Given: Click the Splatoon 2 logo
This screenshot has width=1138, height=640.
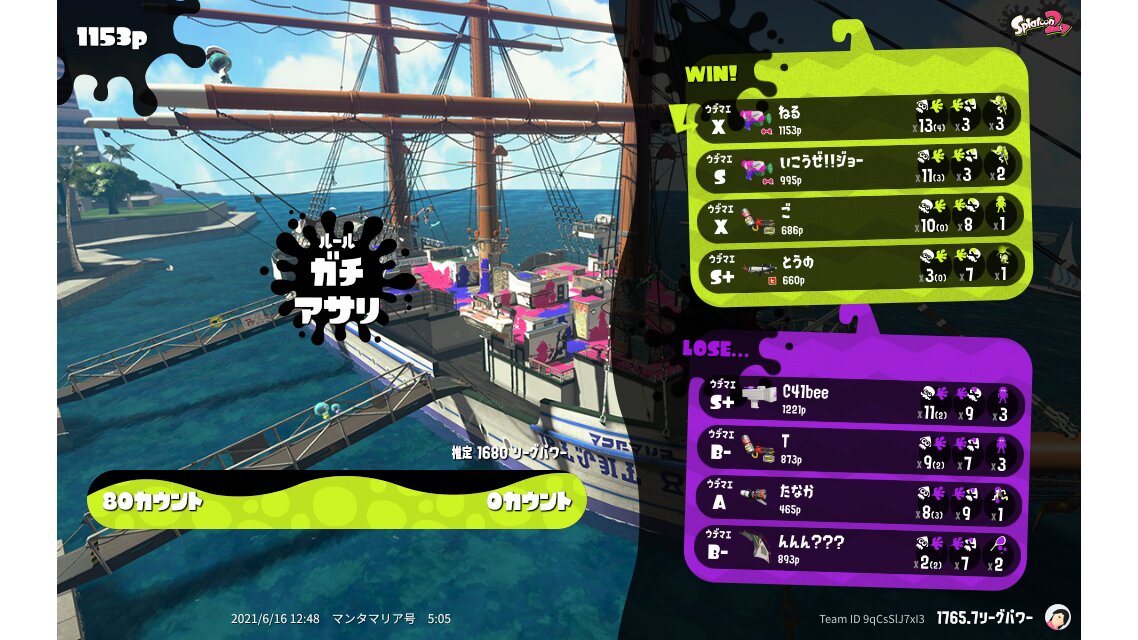Looking at the screenshot, I should click(1042, 25).
